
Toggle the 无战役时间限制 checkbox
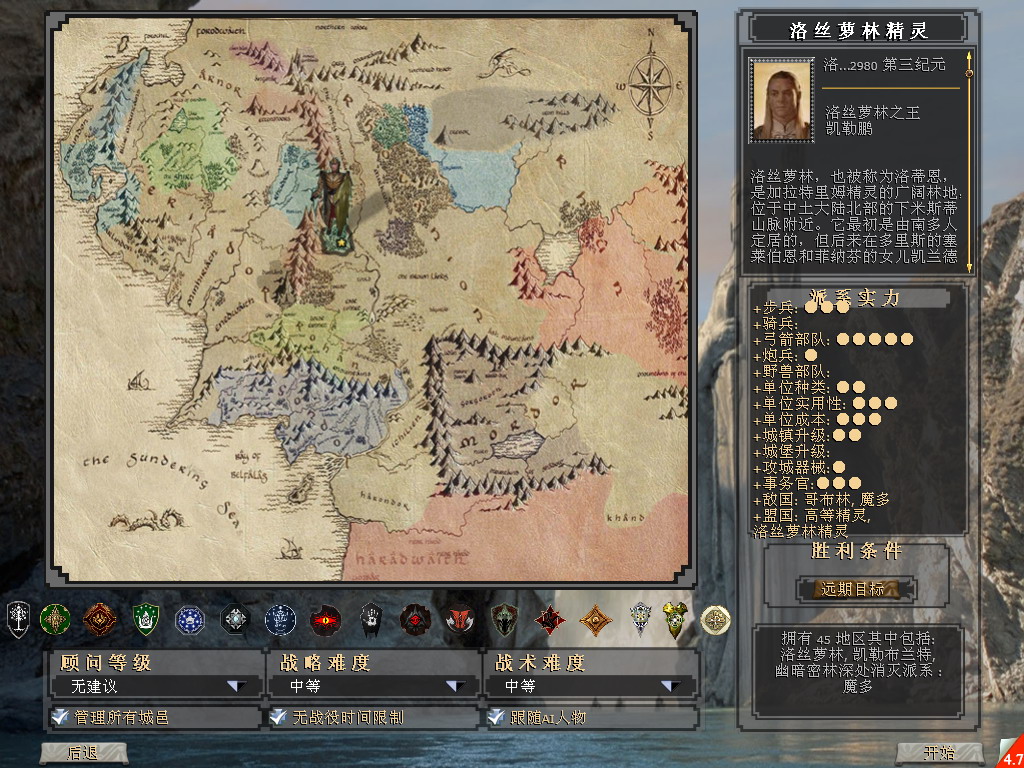point(277,717)
